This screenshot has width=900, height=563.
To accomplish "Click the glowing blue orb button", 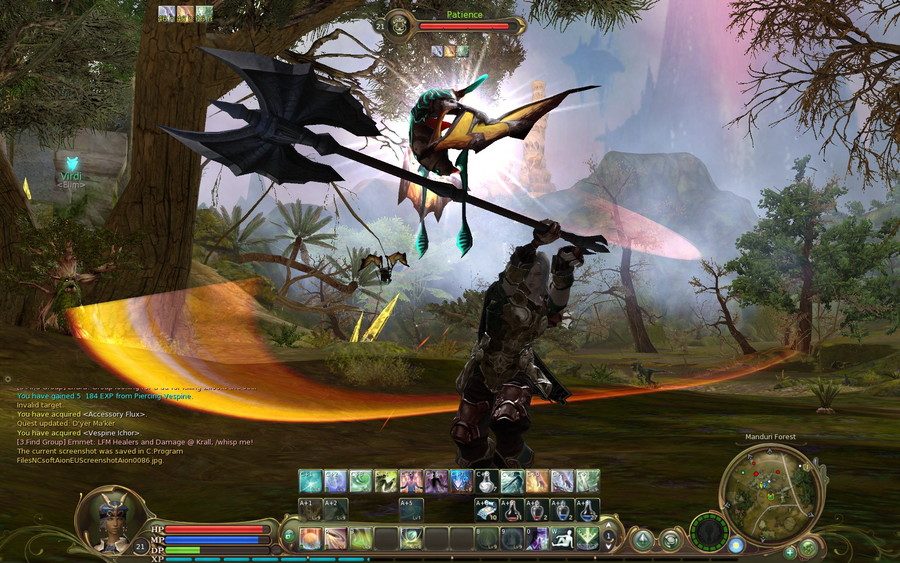I will [736, 545].
